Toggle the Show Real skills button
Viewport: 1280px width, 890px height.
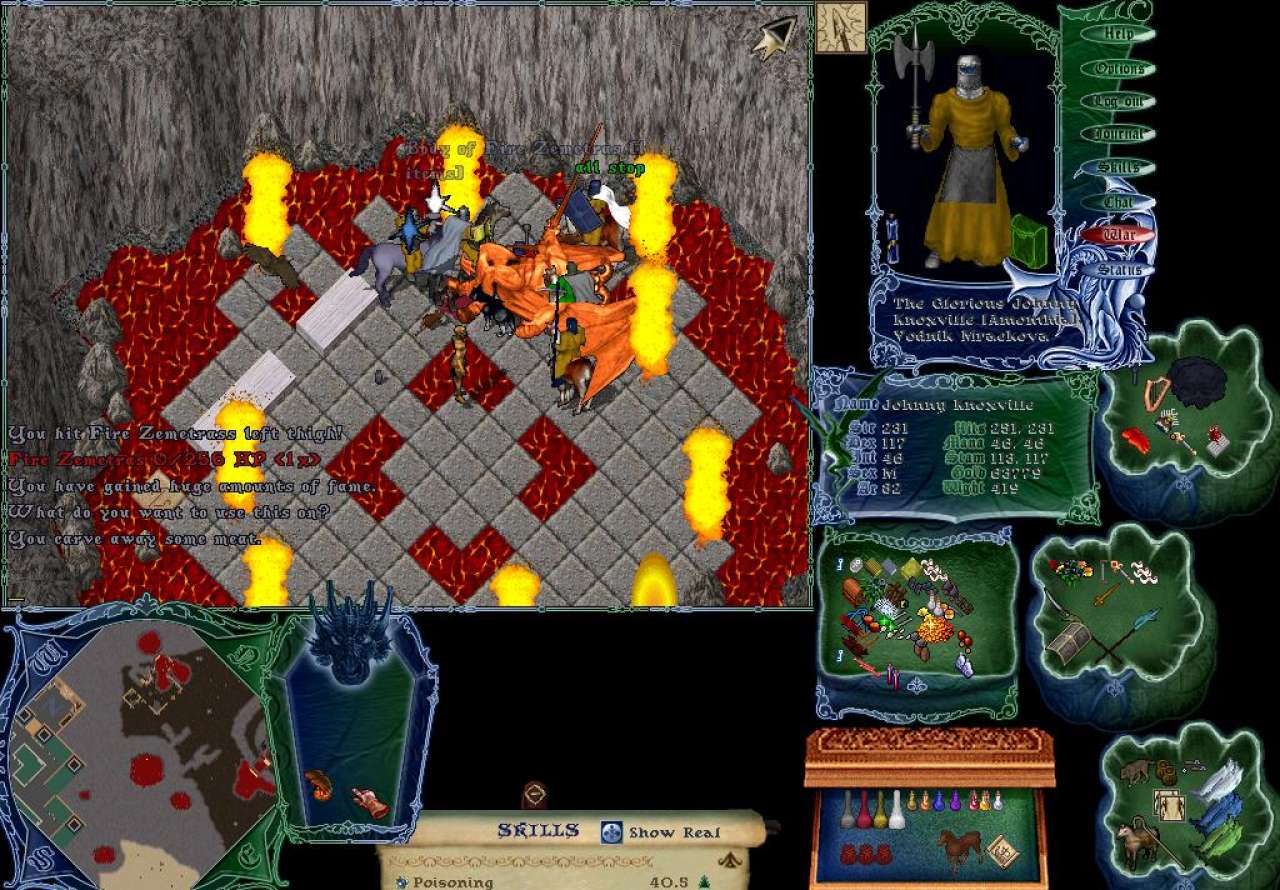click(x=662, y=832)
